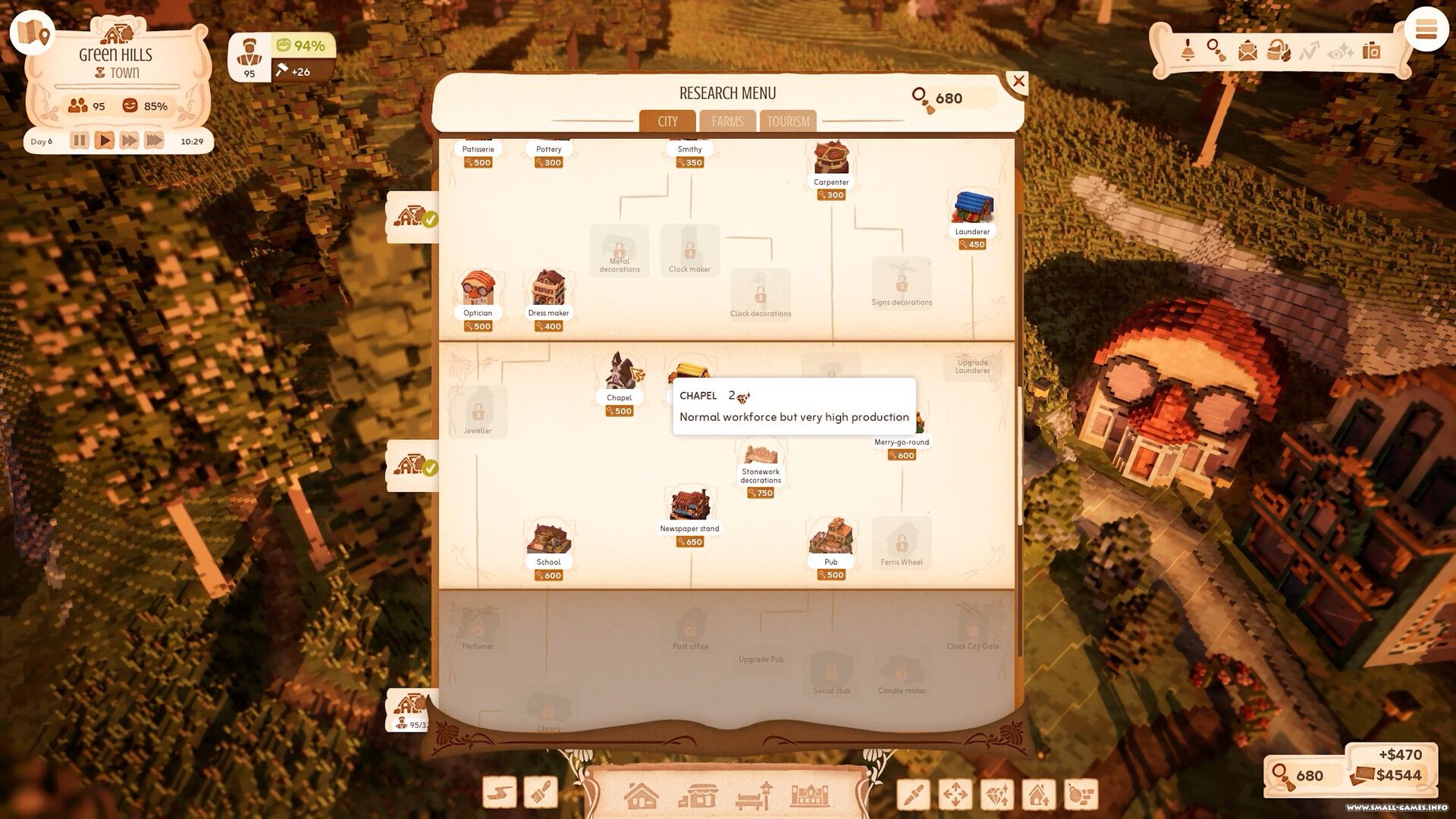1456x819 pixels.
Task: Unlock the Launderer building
Action: click(972, 212)
